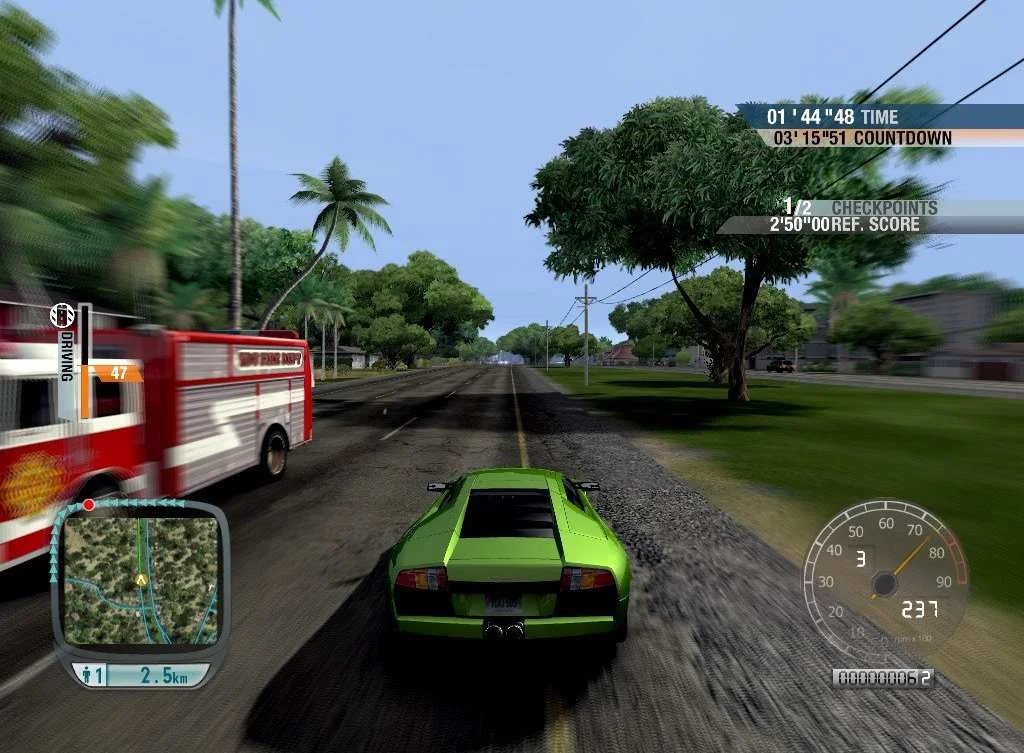Click the round icon above the Driving gauge

pos(63,316)
